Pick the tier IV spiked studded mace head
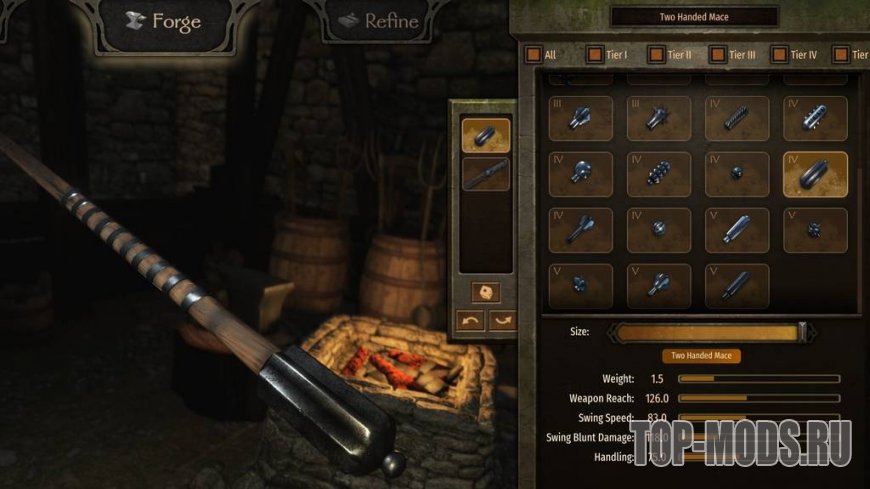Viewport: 870px width, 489px height. click(659, 174)
